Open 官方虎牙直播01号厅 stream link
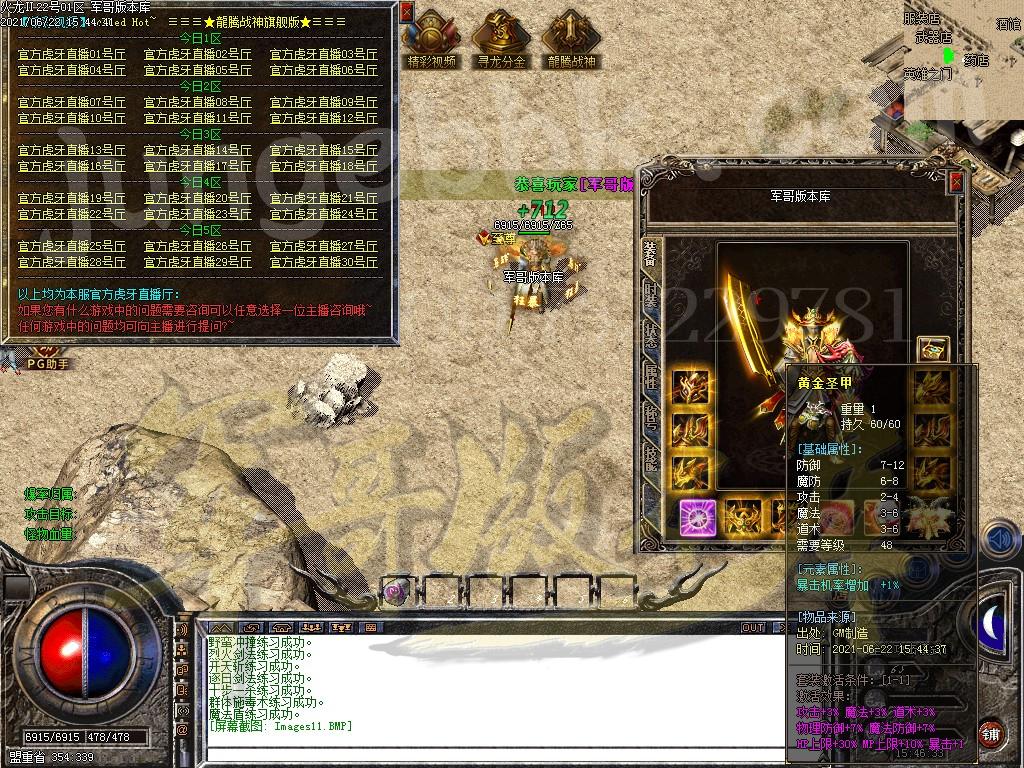 72,54
